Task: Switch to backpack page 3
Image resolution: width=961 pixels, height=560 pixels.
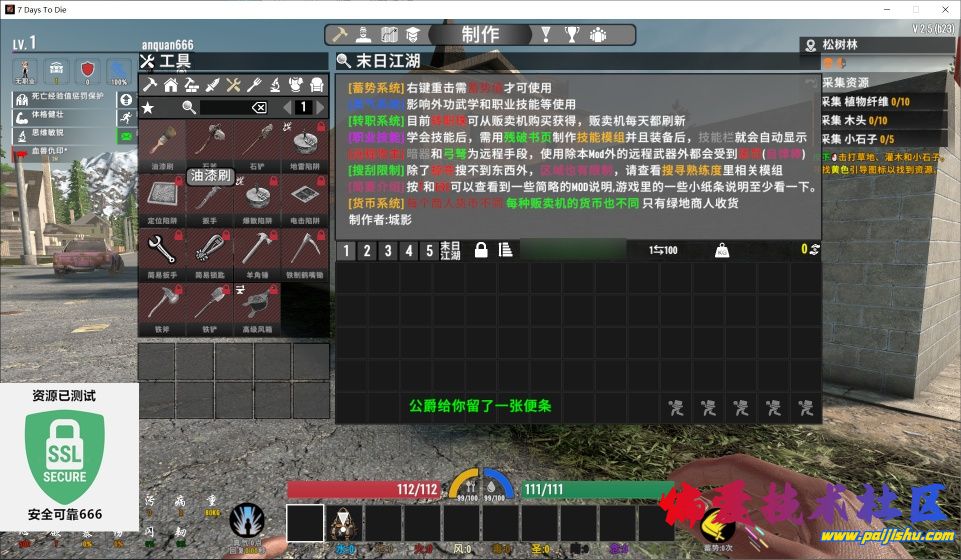Action: 389,251
